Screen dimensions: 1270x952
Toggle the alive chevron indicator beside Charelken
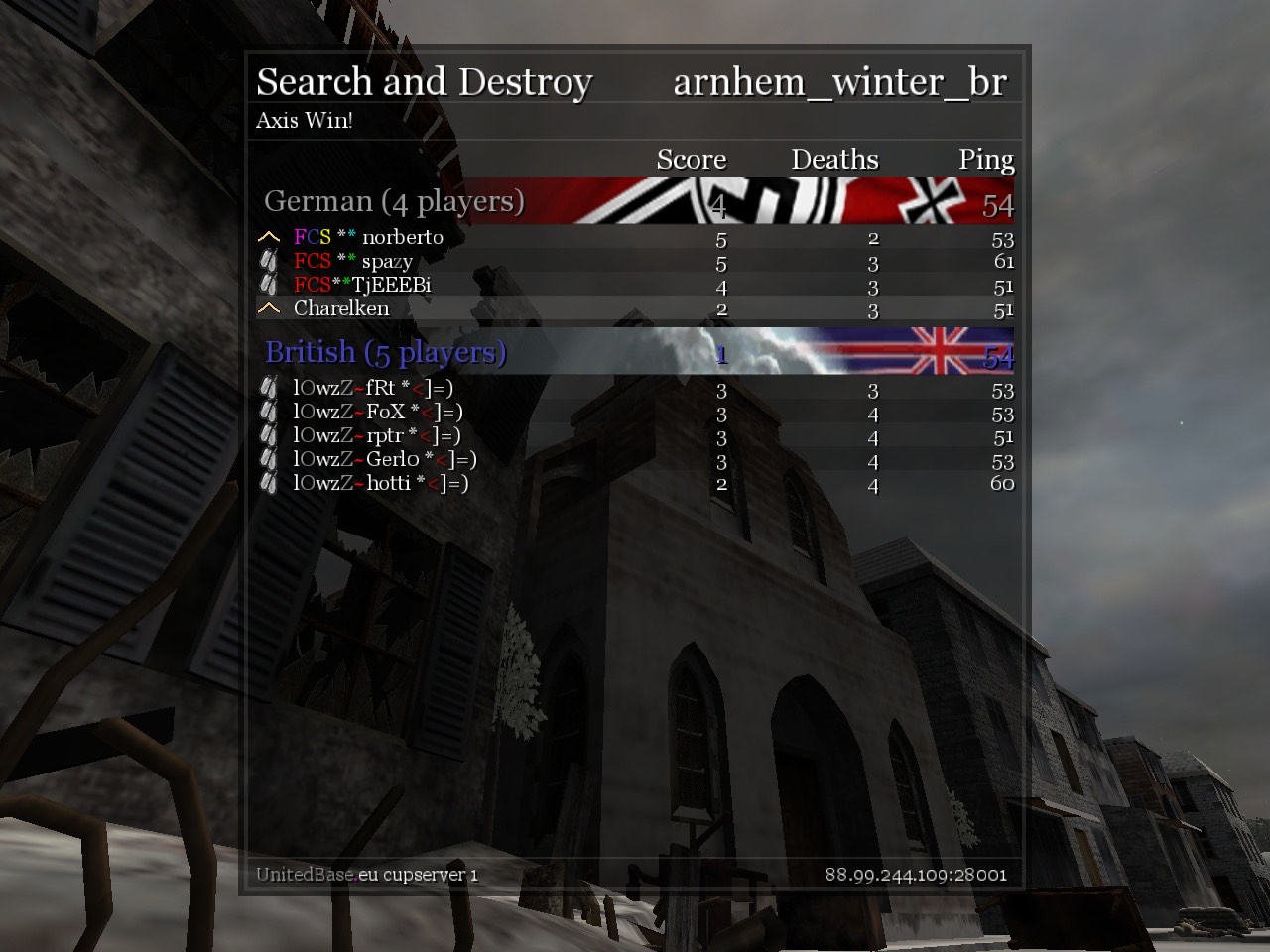[267, 308]
